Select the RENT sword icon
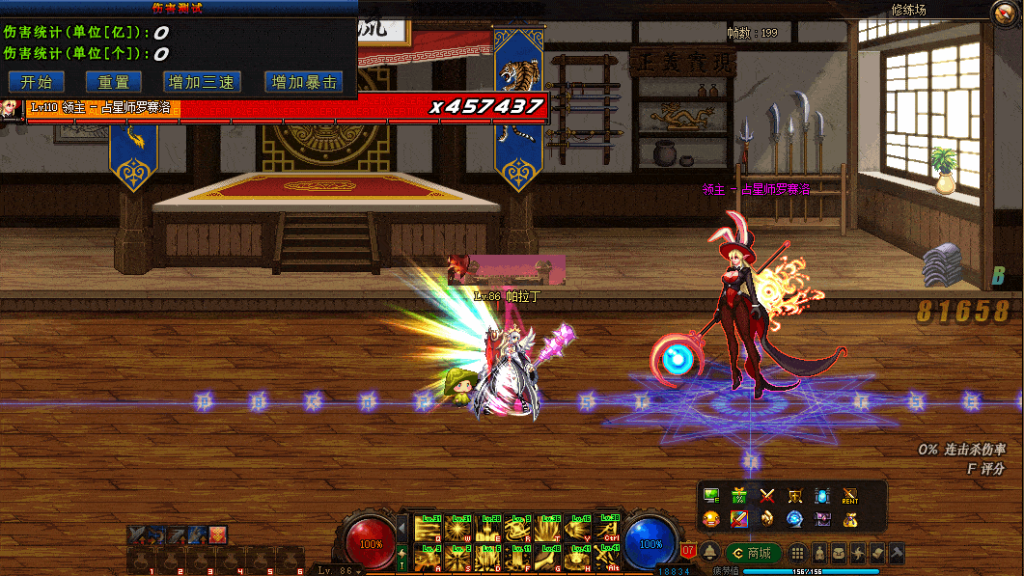 point(849,496)
